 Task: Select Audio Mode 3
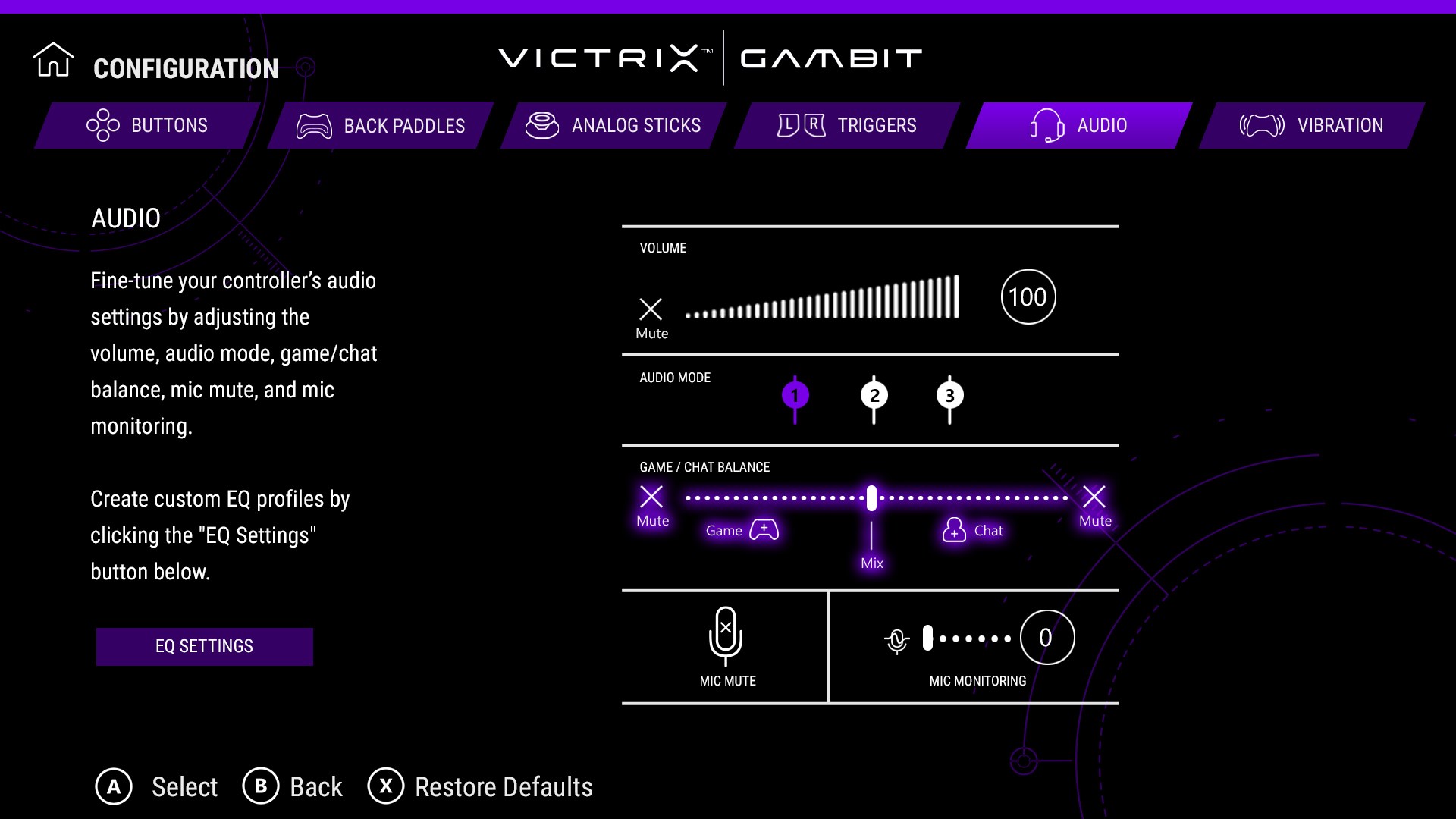[x=950, y=395]
